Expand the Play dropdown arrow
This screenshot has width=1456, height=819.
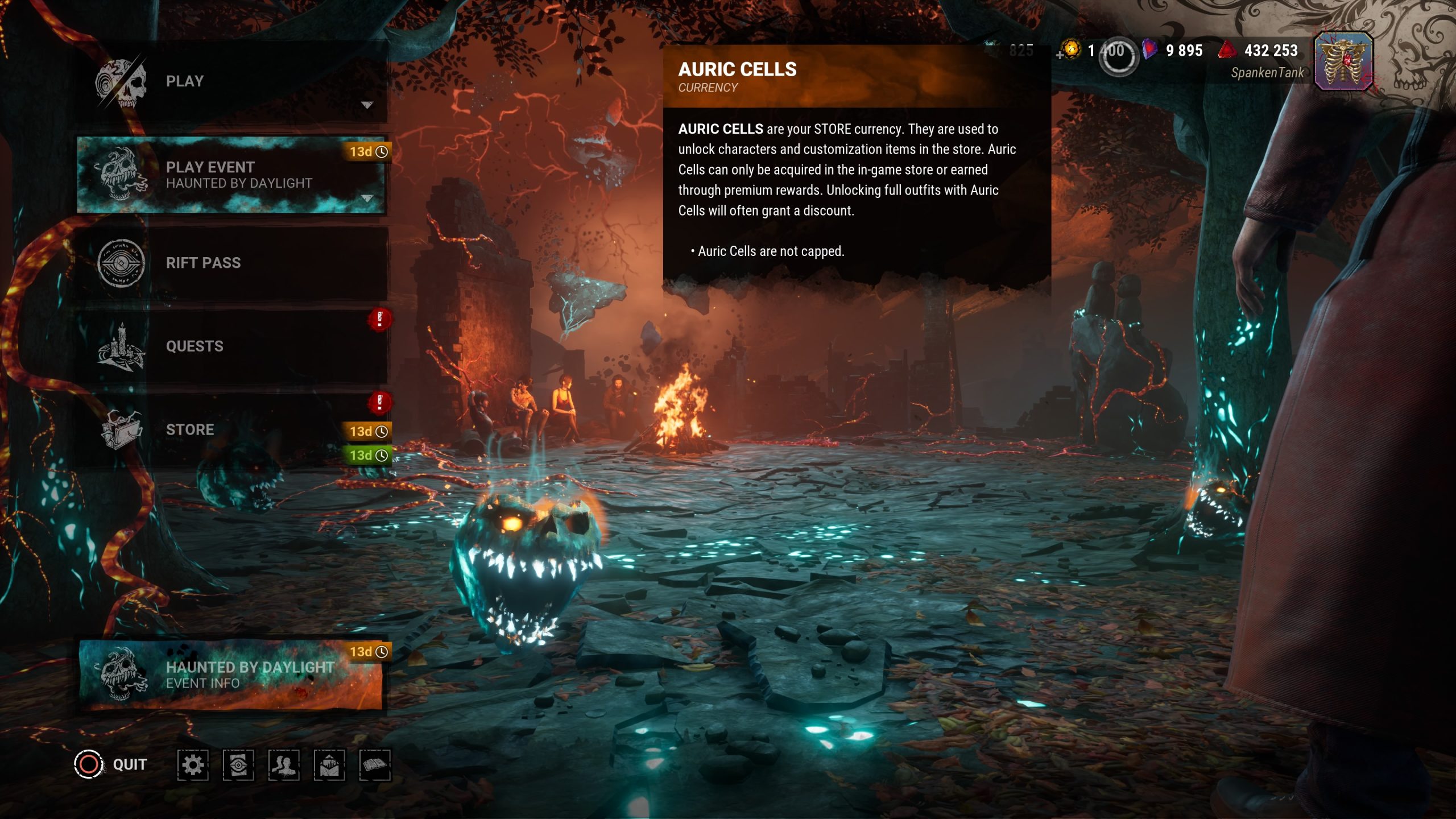tap(367, 105)
